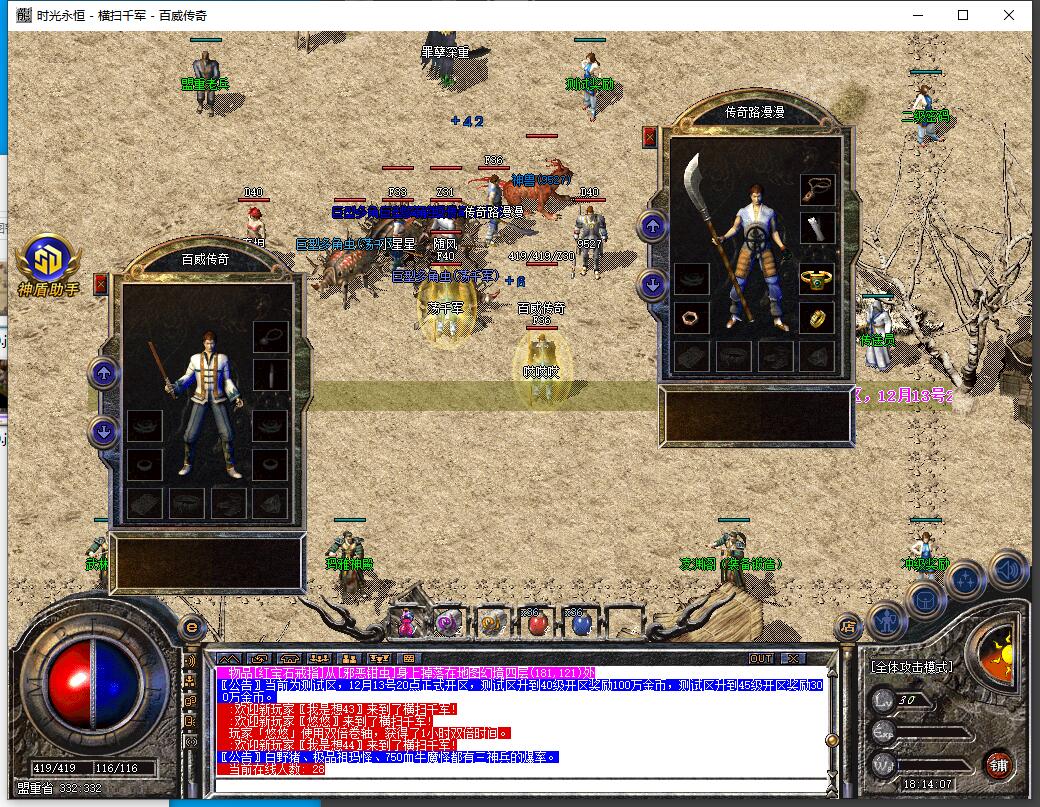
Task: Maximize the game window
Action: [963, 15]
